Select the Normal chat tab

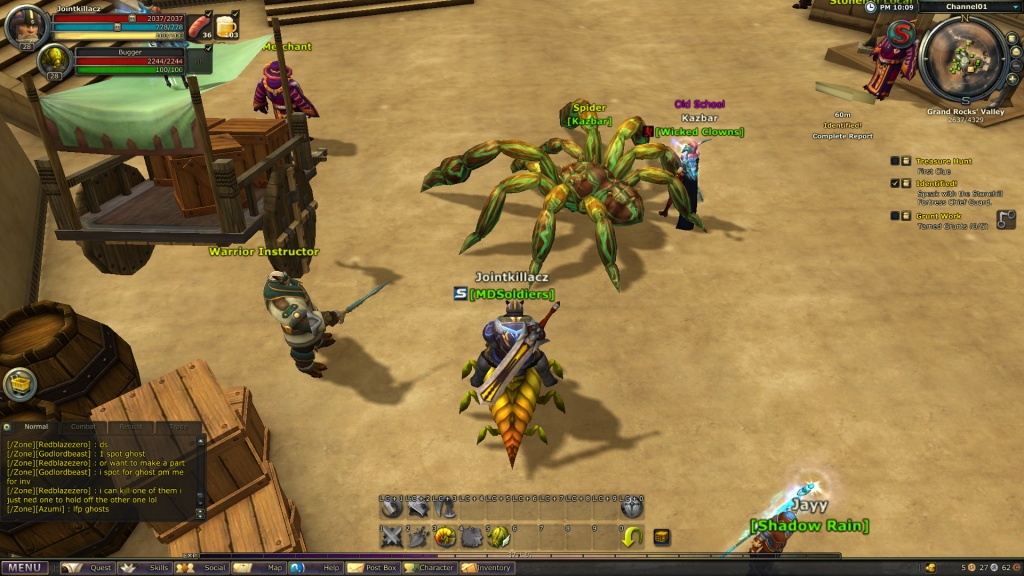point(35,427)
